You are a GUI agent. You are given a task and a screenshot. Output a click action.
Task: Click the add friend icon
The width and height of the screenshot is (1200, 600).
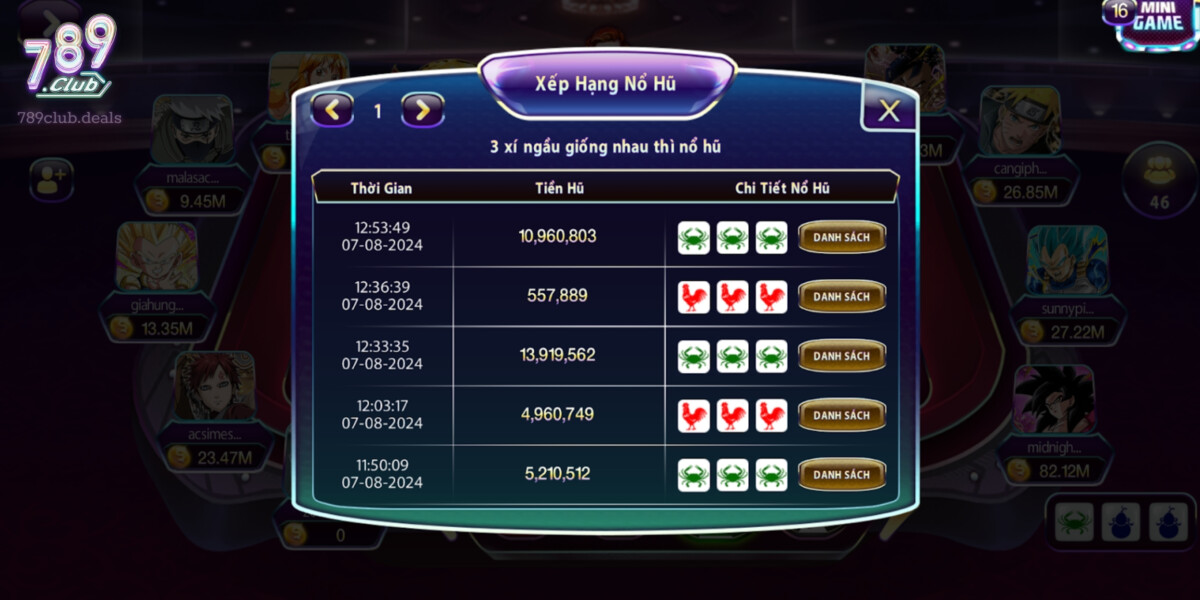click(50, 179)
